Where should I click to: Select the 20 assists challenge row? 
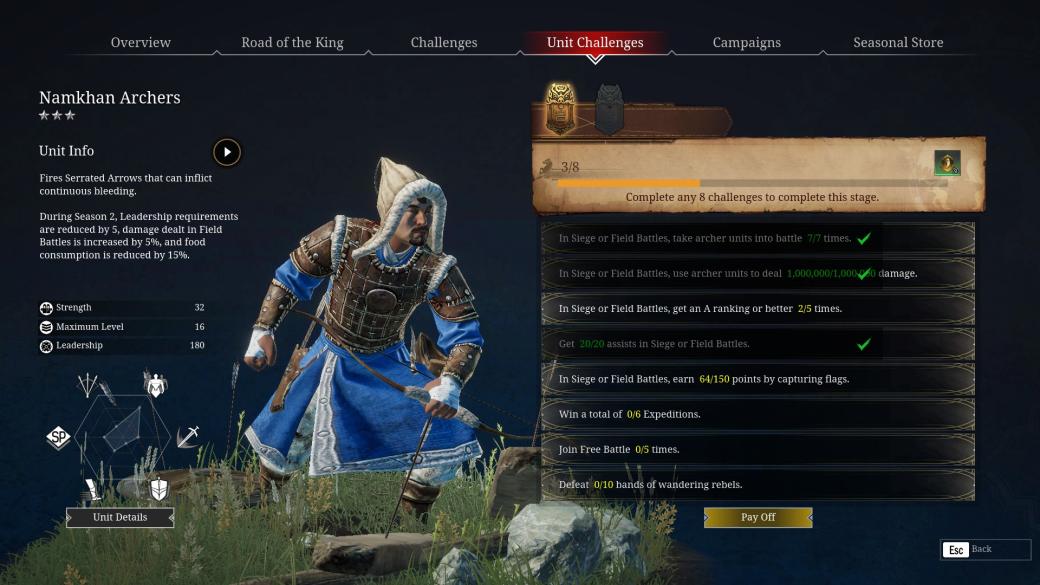pyautogui.click(x=757, y=344)
